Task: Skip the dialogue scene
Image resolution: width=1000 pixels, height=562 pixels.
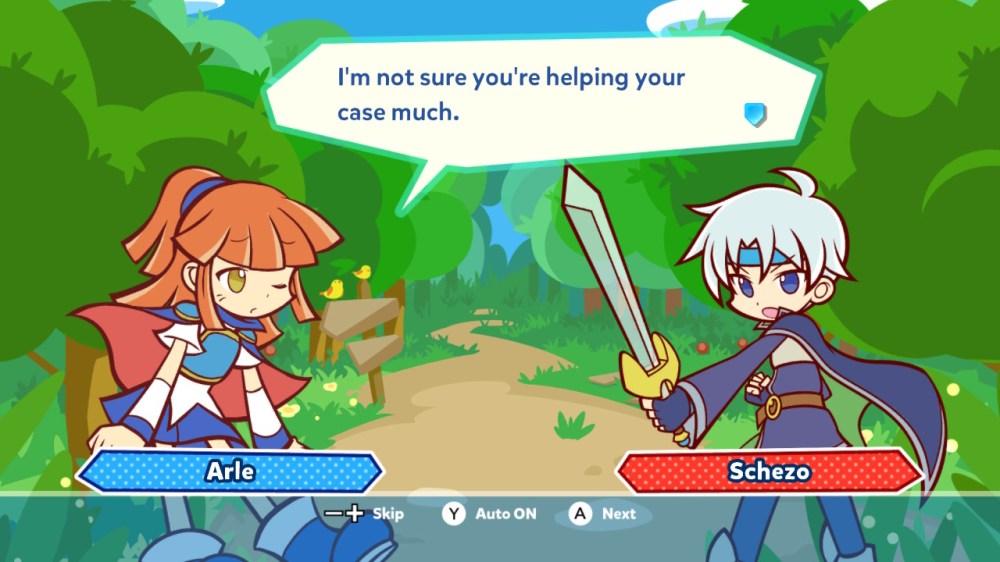Action: tap(365, 514)
